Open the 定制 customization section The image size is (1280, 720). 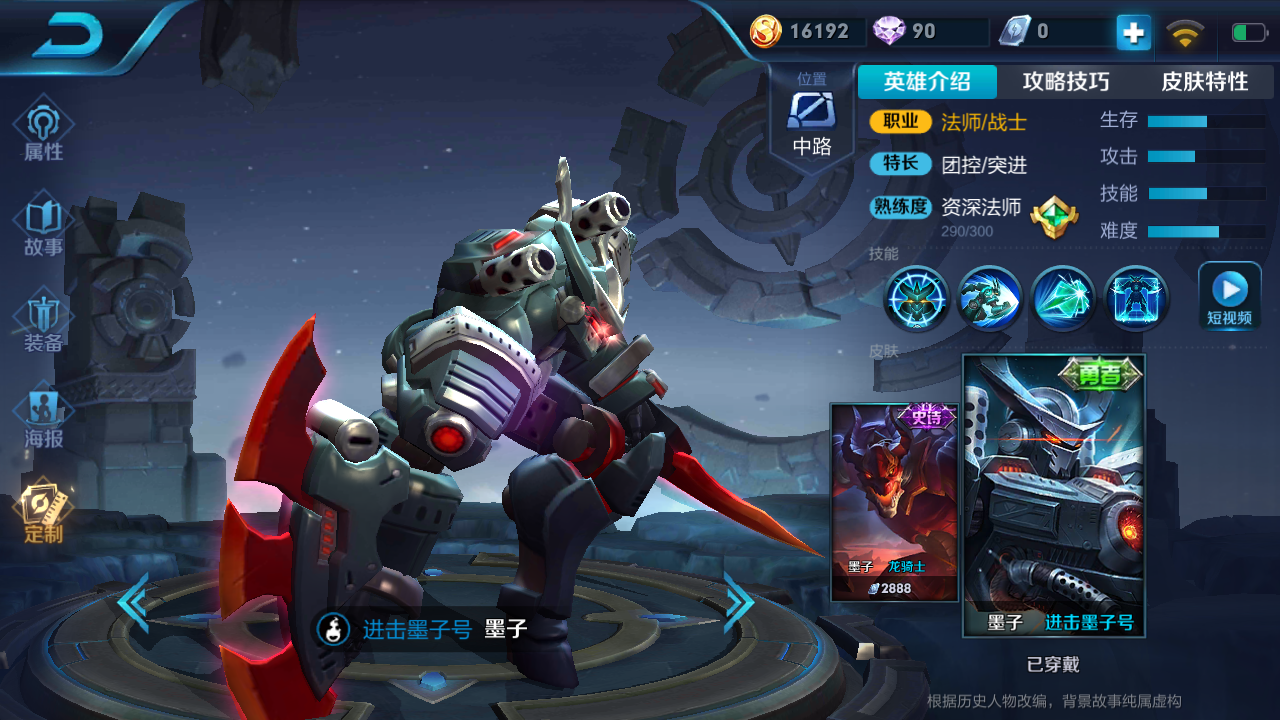coord(44,512)
